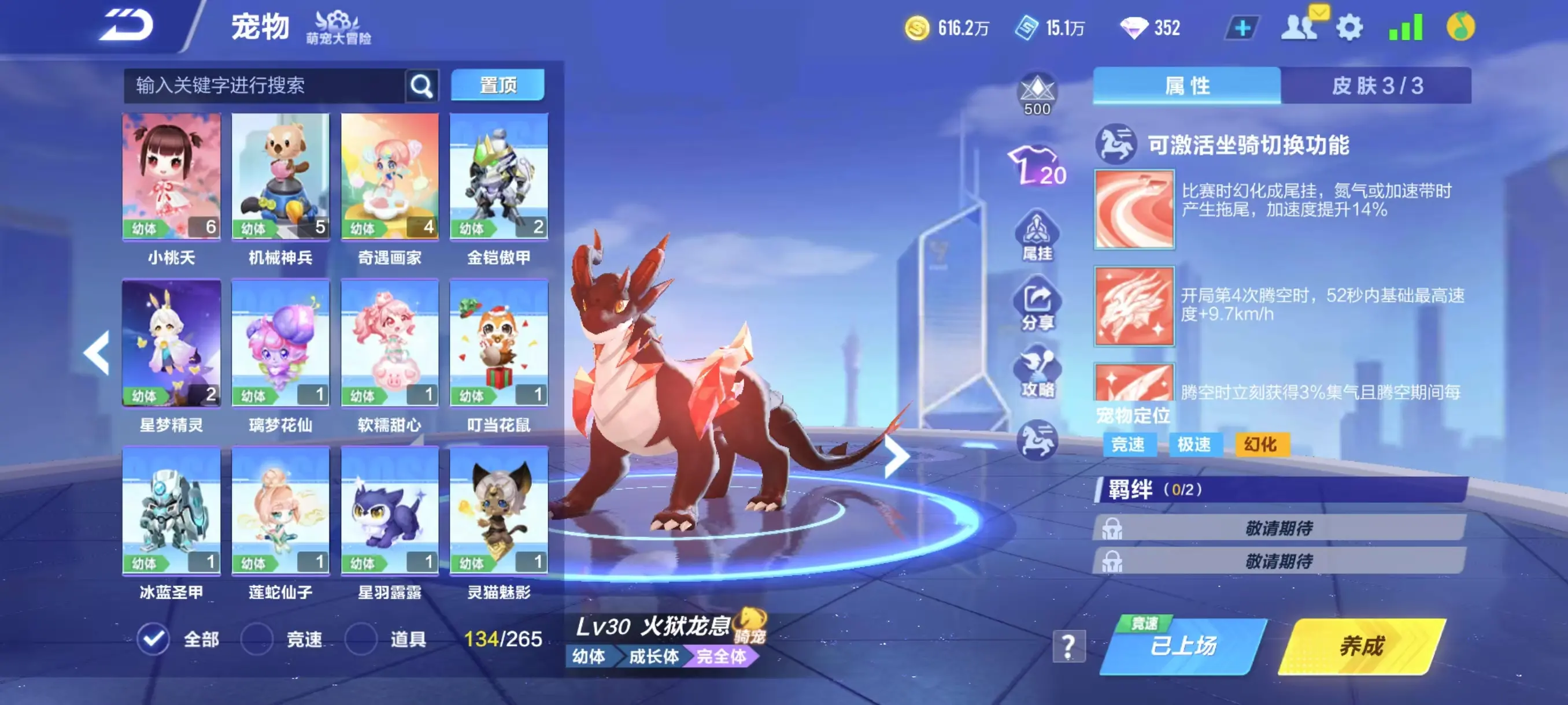Select the 全部 filter radio button
This screenshot has height=705, width=1568.
tap(154, 640)
